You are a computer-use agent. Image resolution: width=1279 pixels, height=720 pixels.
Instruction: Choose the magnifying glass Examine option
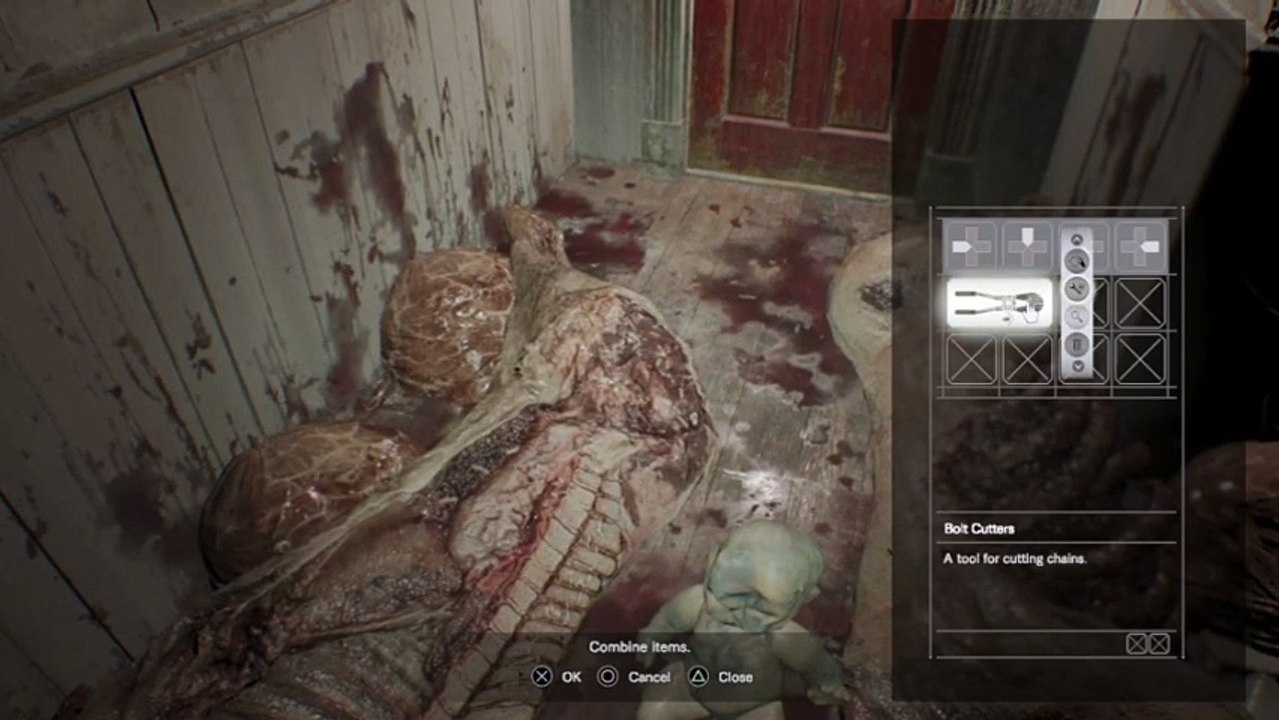[x=1077, y=317]
